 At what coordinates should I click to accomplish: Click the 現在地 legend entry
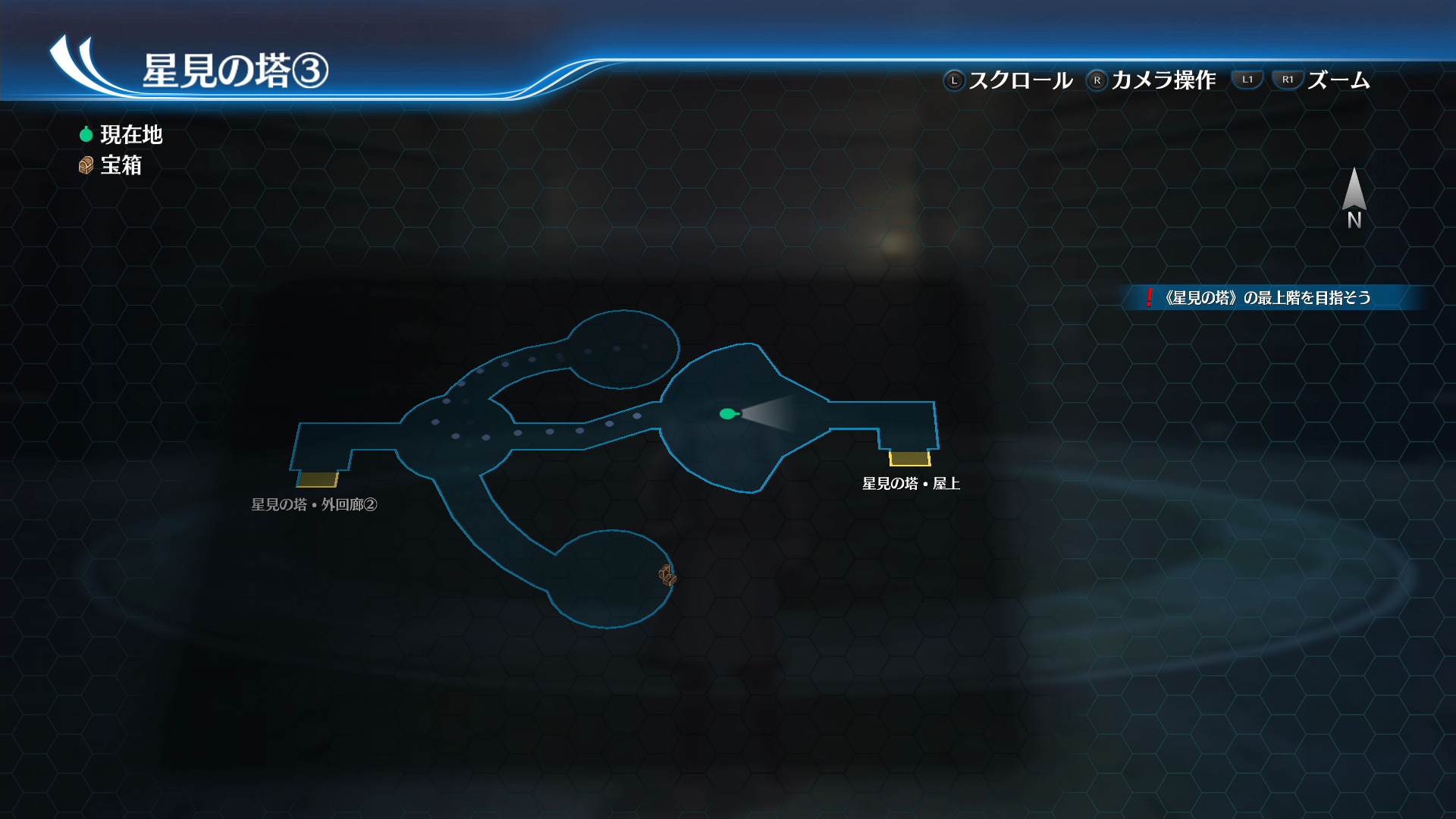click(x=121, y=135)
